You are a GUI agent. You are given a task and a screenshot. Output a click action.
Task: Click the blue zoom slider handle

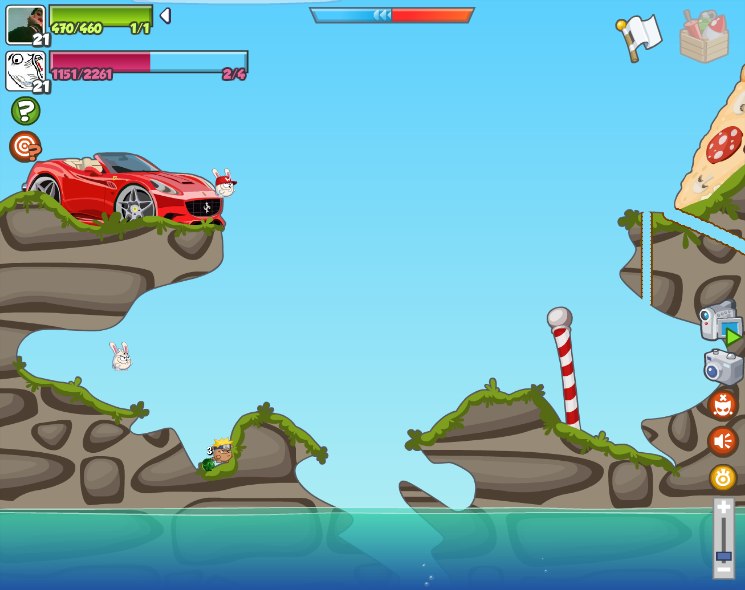[x=723, y=555]
